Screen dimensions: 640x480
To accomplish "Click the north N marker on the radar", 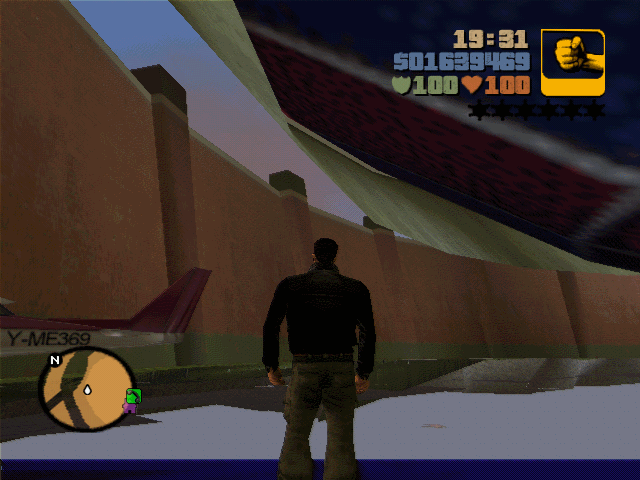I will click(x=55, y=360).
